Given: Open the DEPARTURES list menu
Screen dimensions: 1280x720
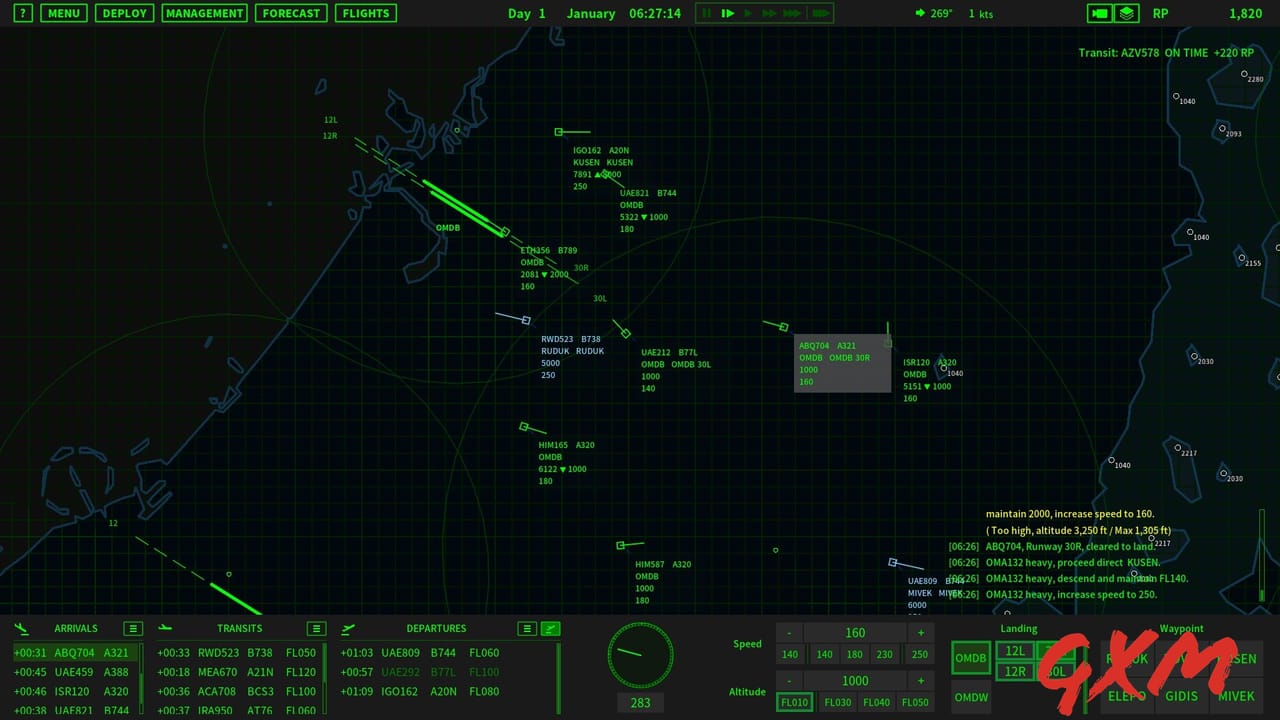Looking at the screenshot, I should pyautogui.click(x=527, y=628).
